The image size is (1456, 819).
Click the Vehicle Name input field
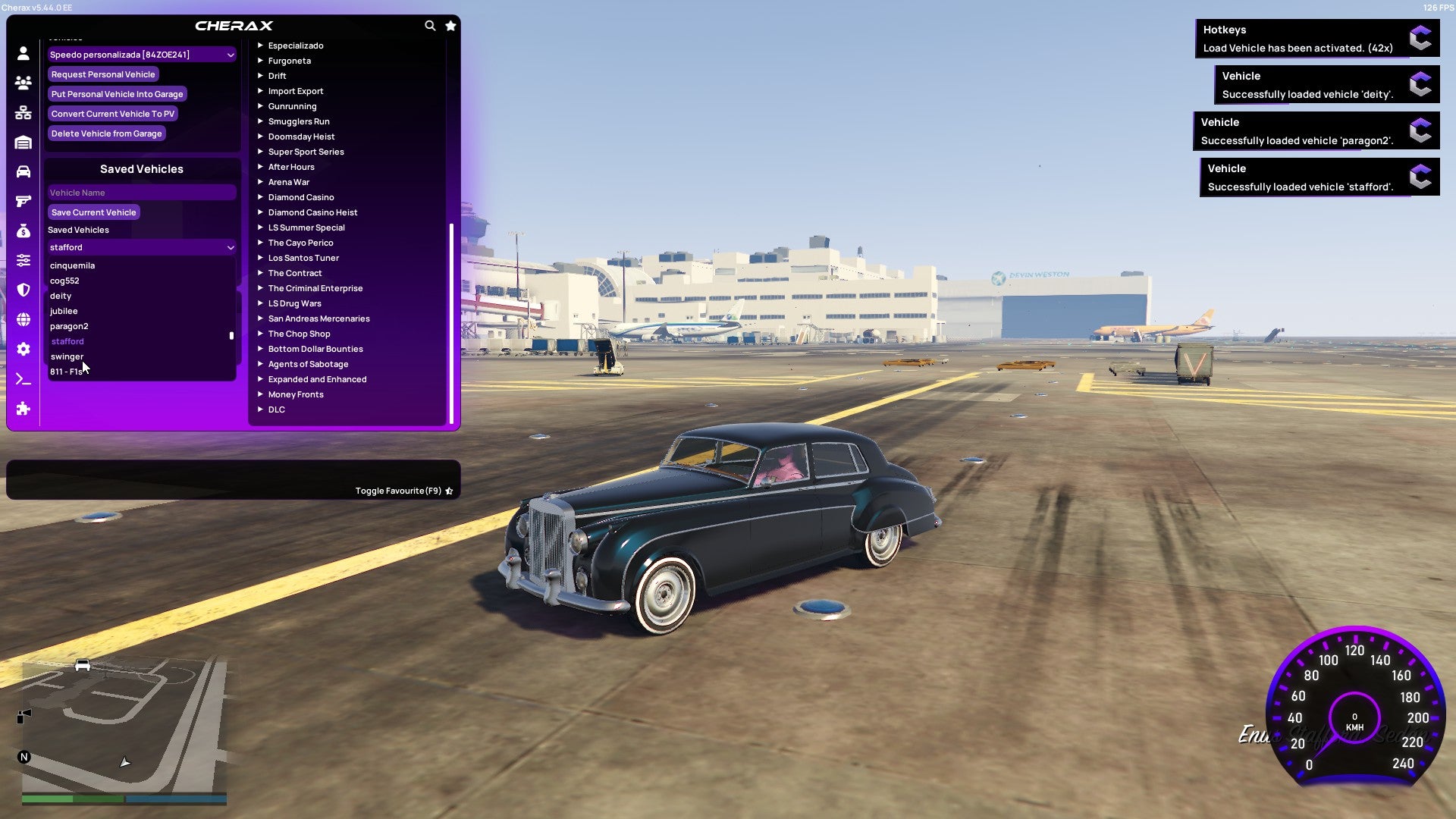[141, 192]
